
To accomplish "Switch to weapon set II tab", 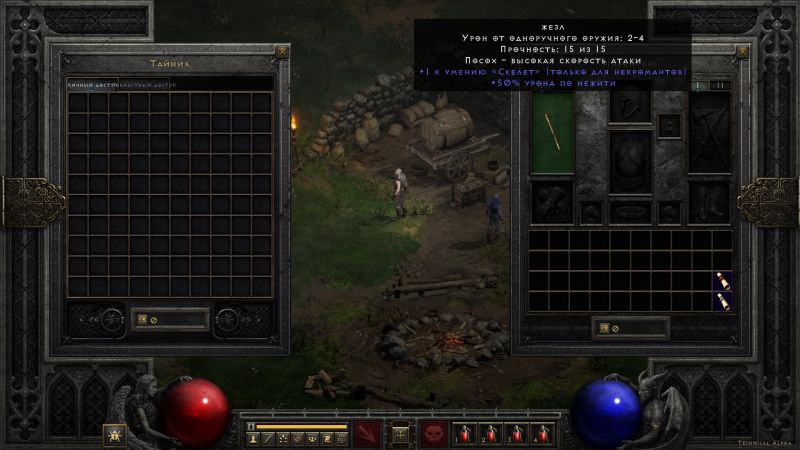I will 720,86.
